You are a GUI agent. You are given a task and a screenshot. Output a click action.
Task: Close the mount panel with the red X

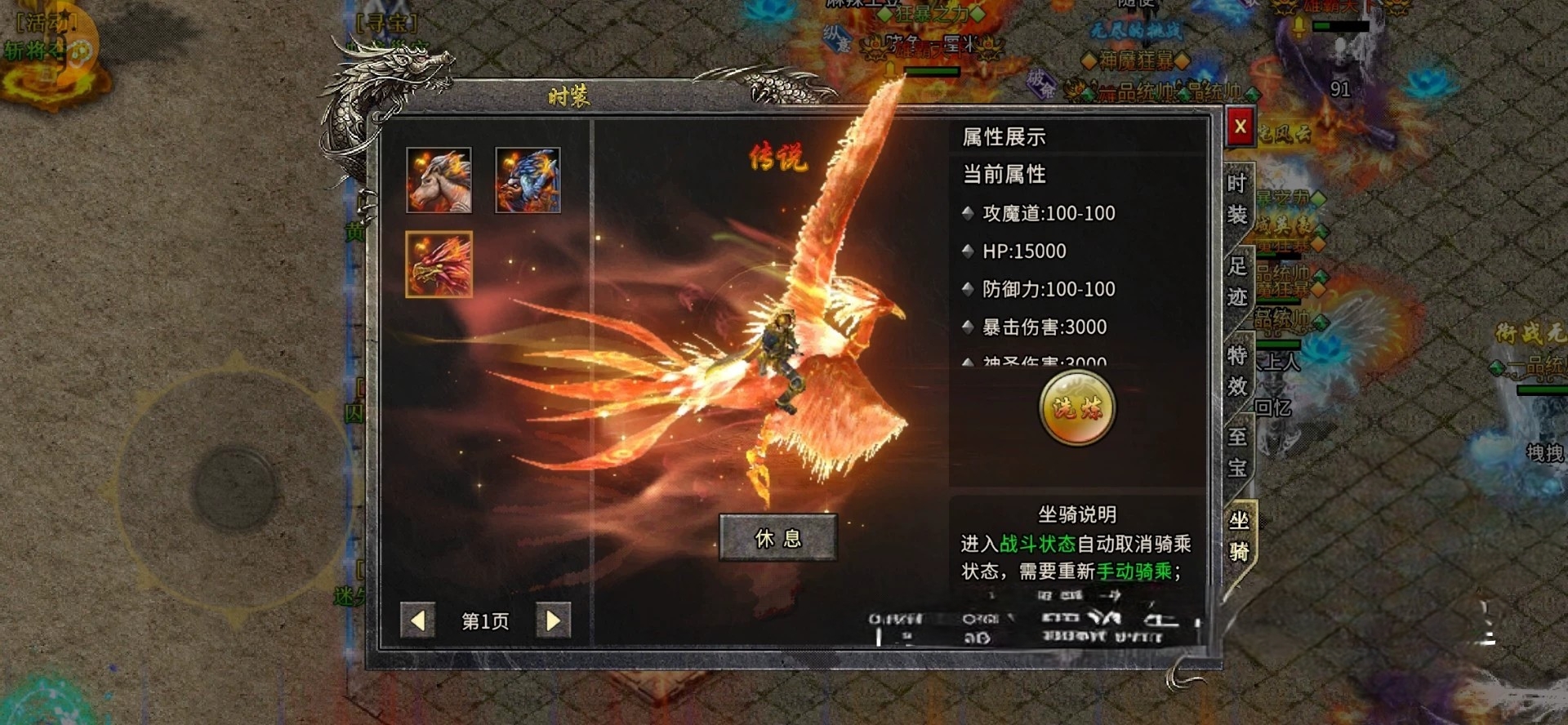coord(1240,127)
